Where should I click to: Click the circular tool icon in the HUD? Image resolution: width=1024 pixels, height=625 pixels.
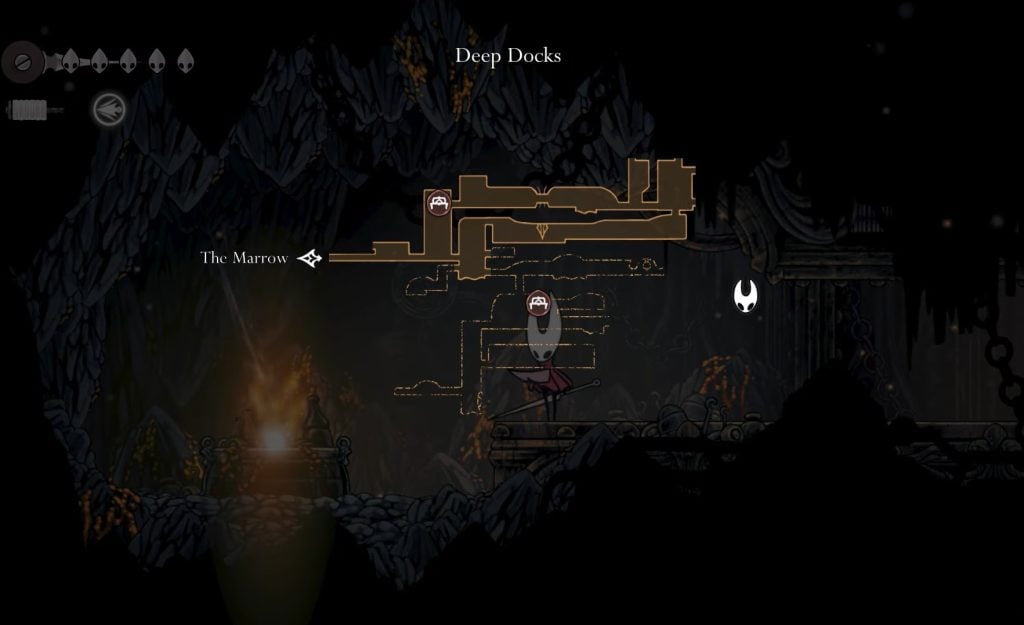(x=108, y=109)
